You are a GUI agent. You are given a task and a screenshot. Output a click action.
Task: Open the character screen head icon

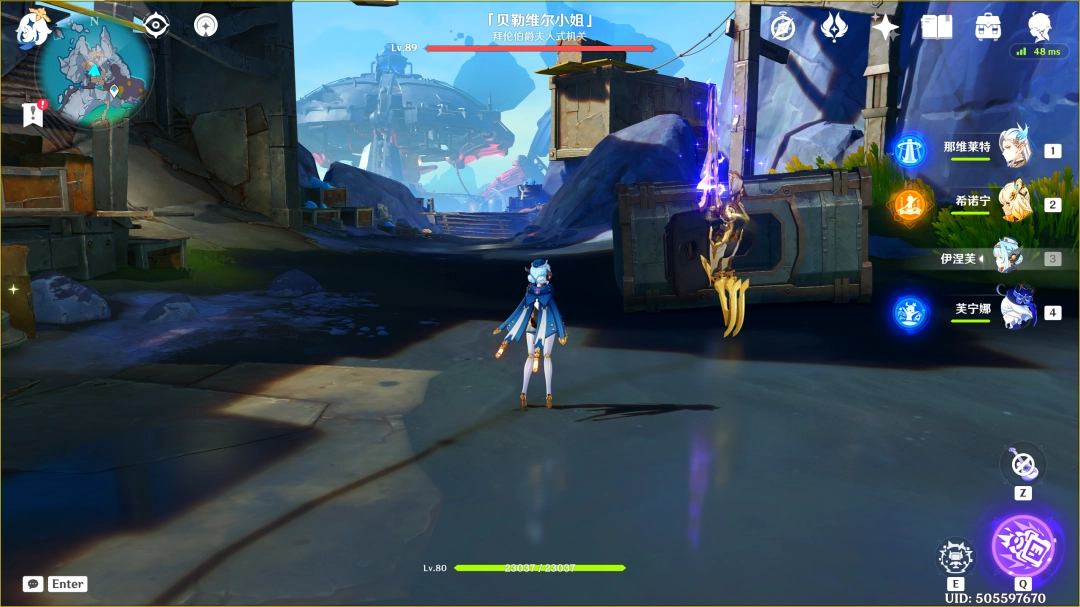coord(1040,26)
